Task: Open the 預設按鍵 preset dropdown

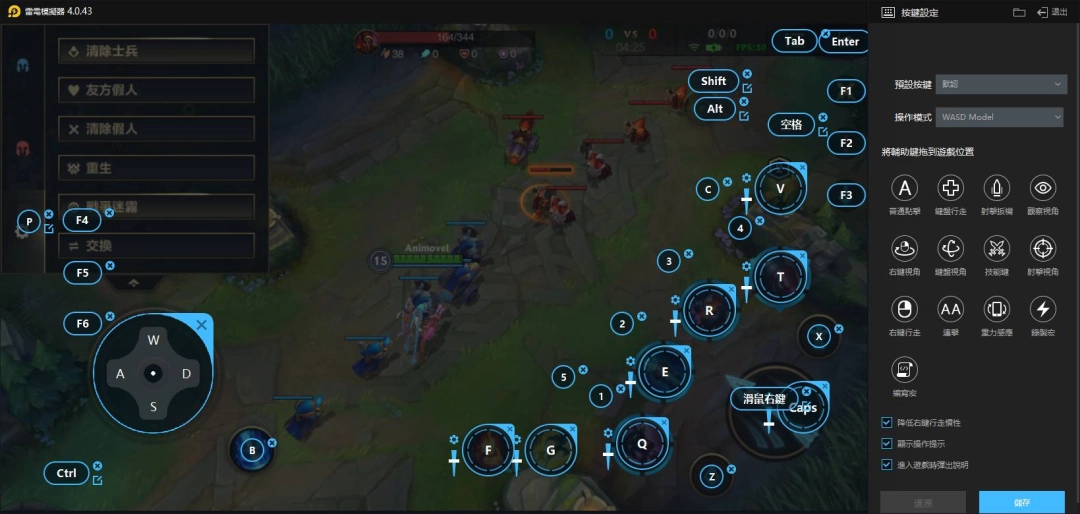Action: tap(1000, 85)
